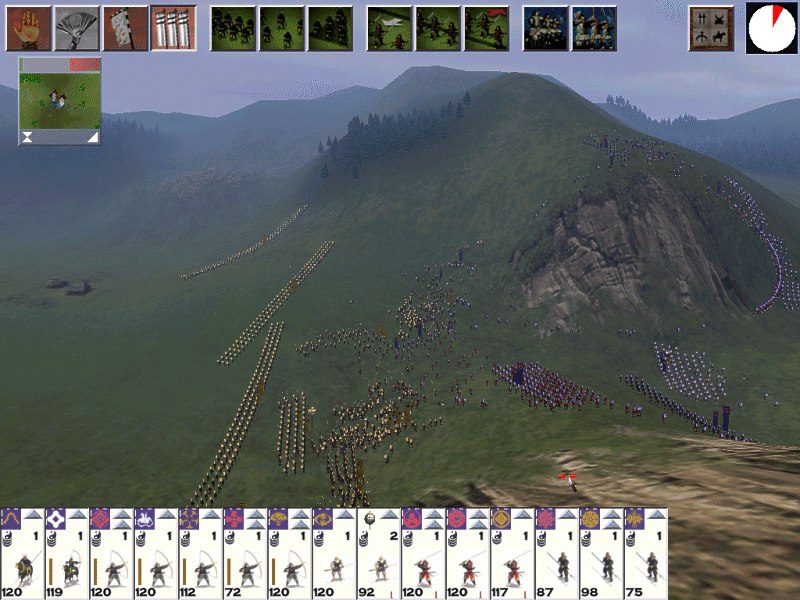Image resolution: width=800 pixels, height=600 pixels.
Task: Open the weapons and horseman icon panel
Action: click(711, 28)
